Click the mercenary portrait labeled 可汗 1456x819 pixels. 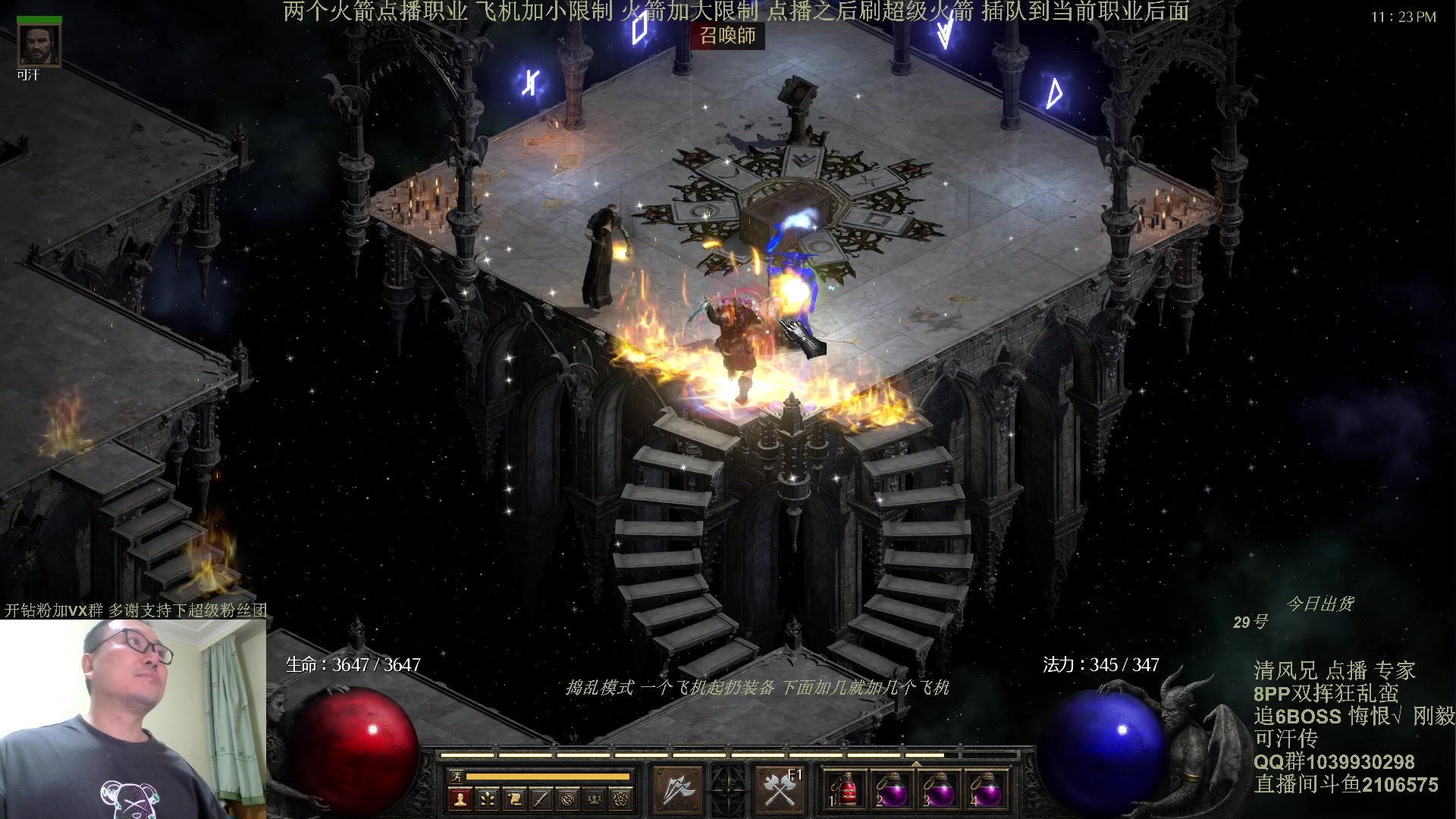tap(39, 45)
